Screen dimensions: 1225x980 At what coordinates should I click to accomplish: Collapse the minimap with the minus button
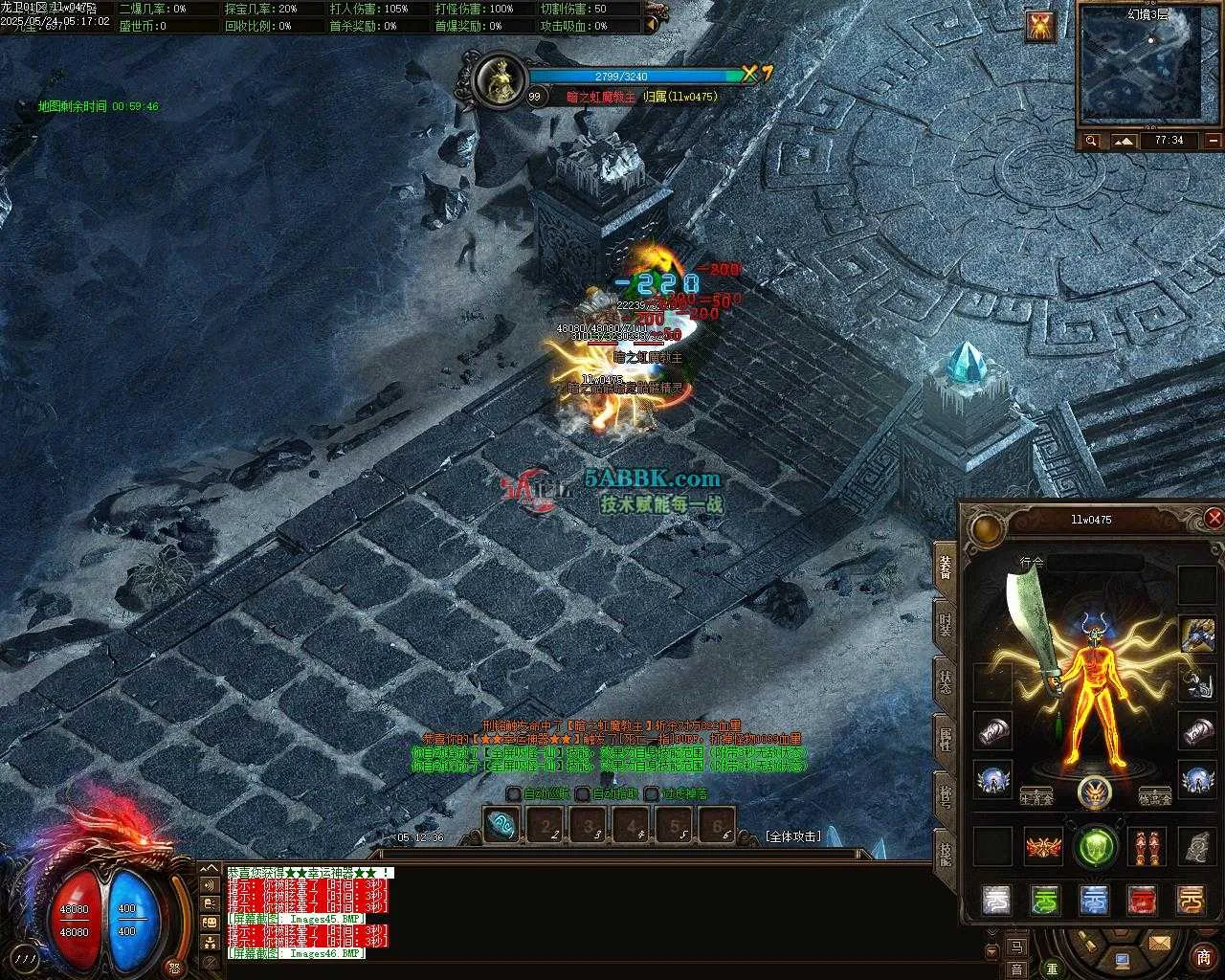coord(1213,141)
